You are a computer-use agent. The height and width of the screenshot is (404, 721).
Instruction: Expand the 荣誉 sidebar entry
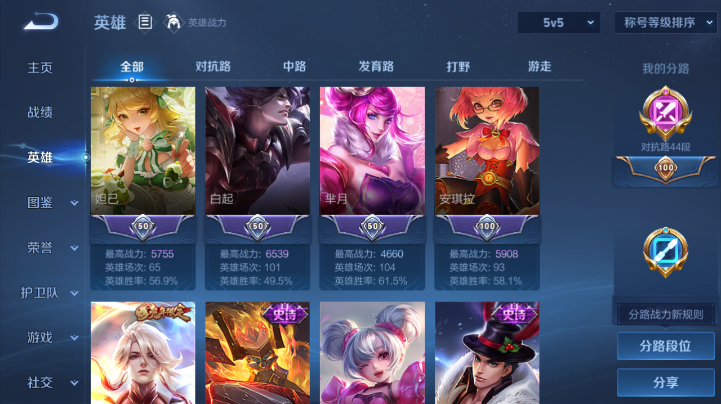coord(50,247)
